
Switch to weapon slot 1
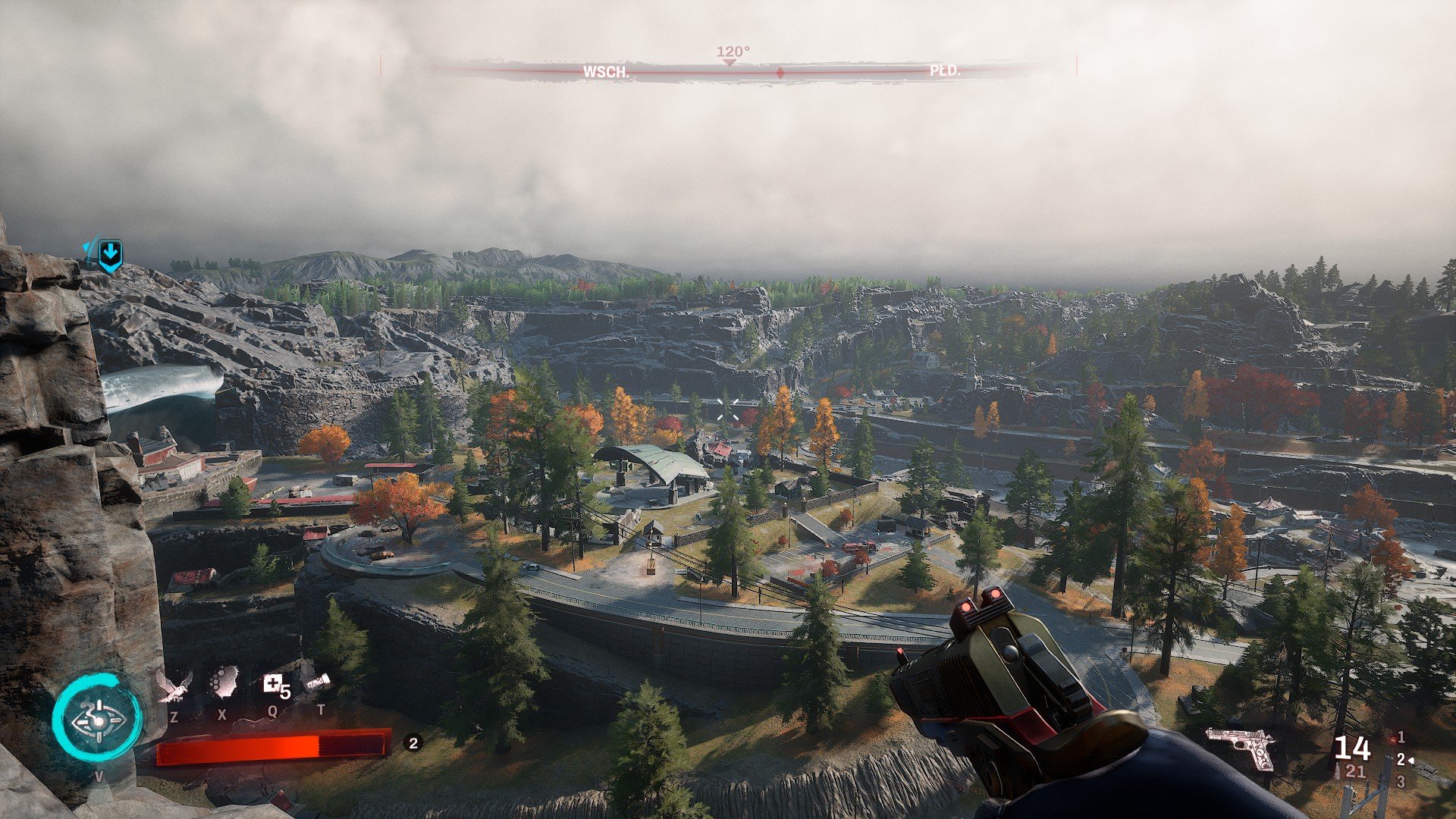click(x=1401, y=737)
